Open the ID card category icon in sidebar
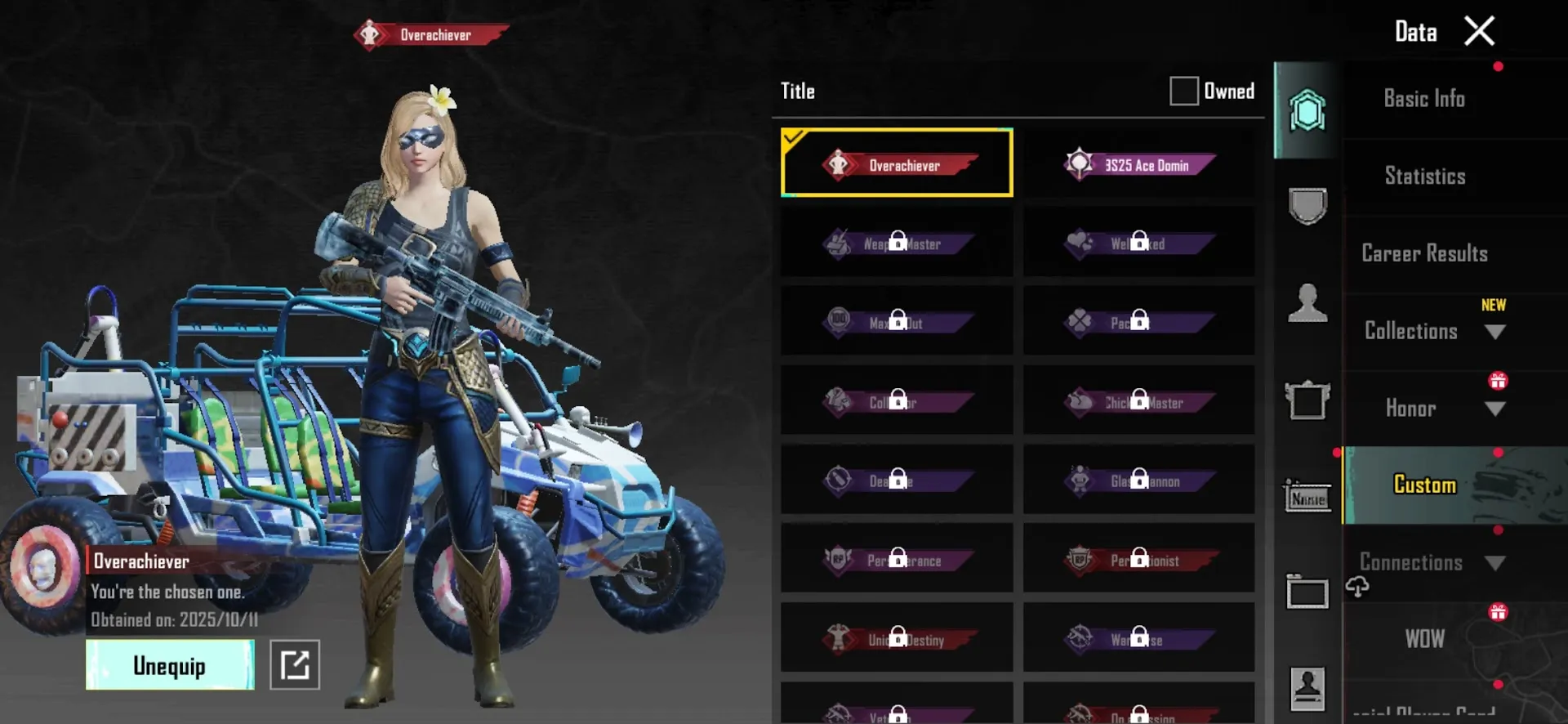The height and width of the screenshot is (724, 1568). pyautogui.click(x=1307, y=689)
